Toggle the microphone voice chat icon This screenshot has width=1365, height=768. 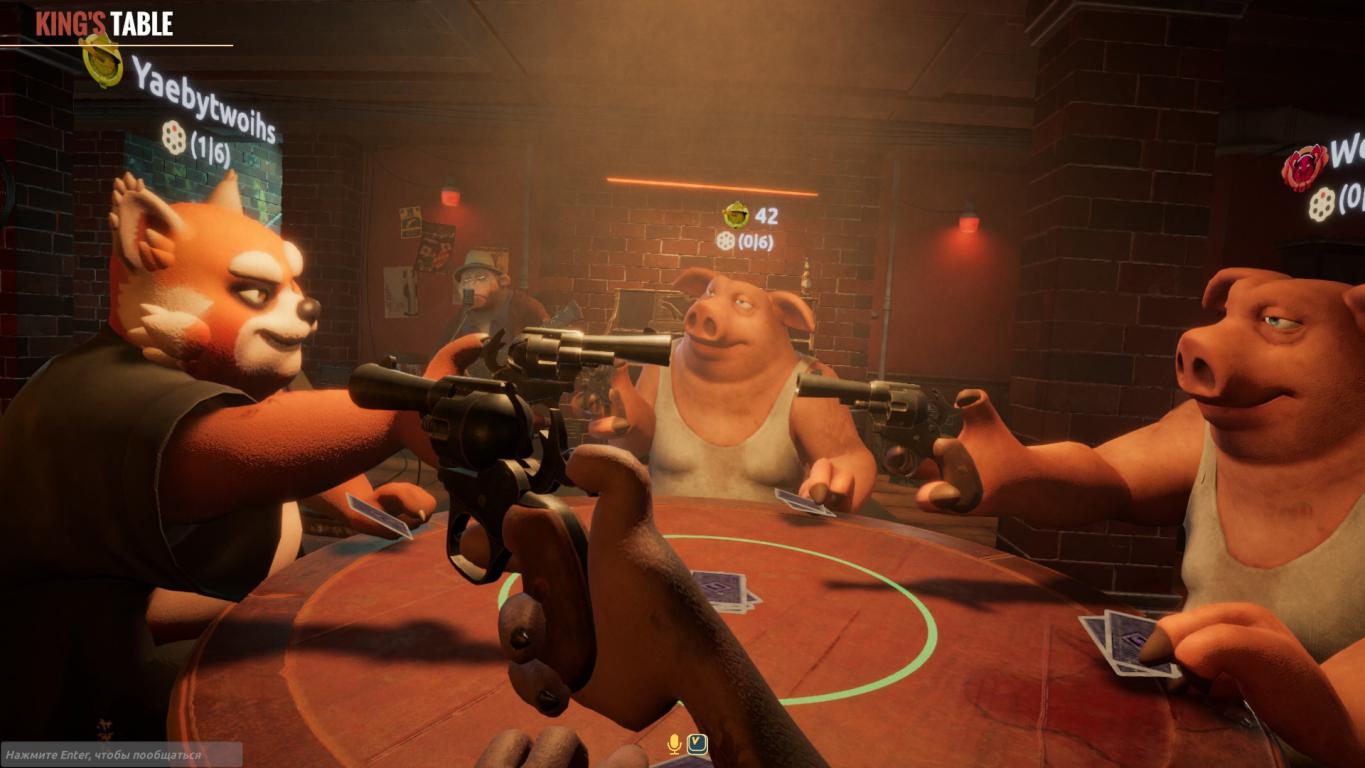675,743
